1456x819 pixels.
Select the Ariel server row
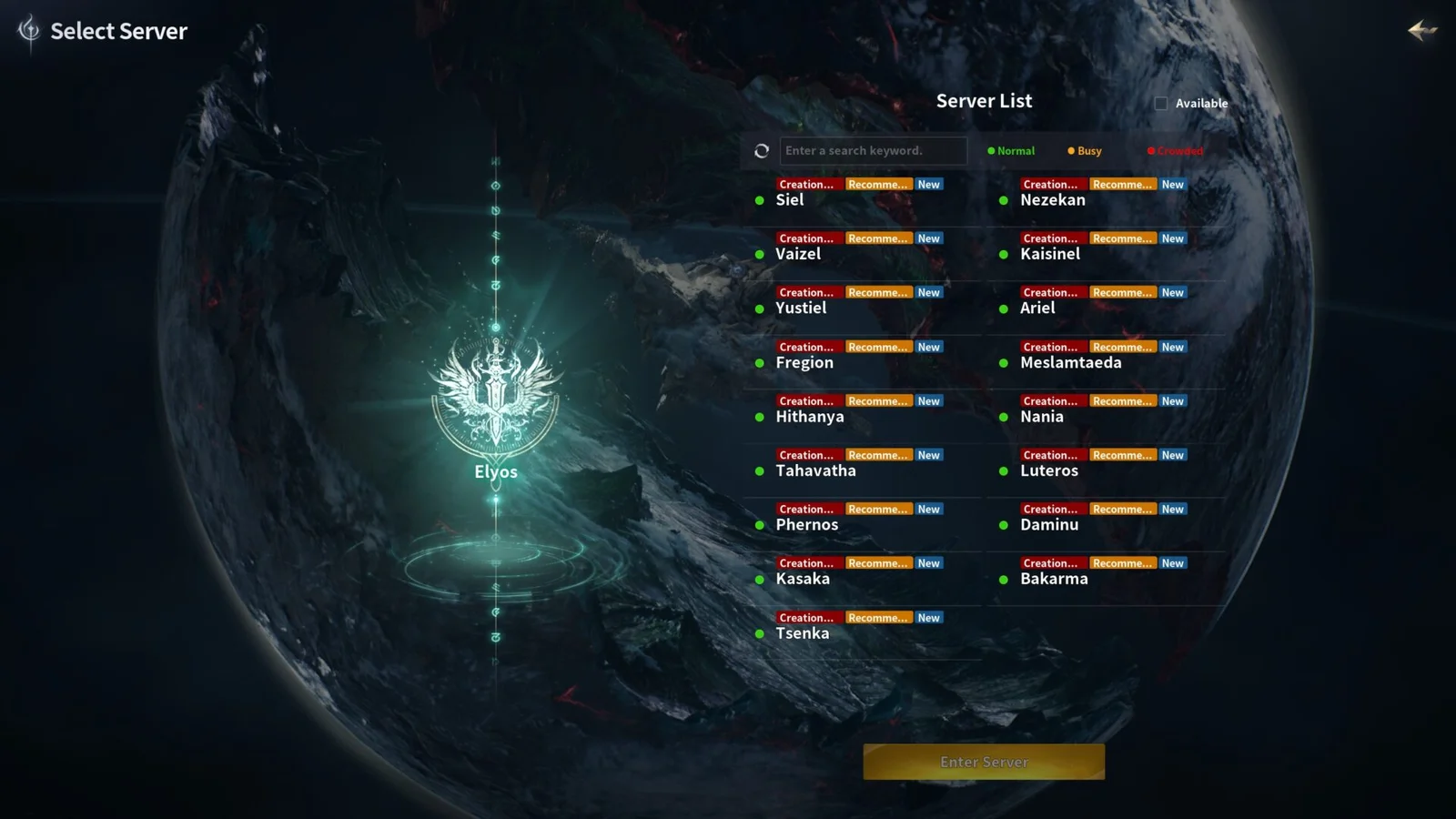(x=1037, y=308)
